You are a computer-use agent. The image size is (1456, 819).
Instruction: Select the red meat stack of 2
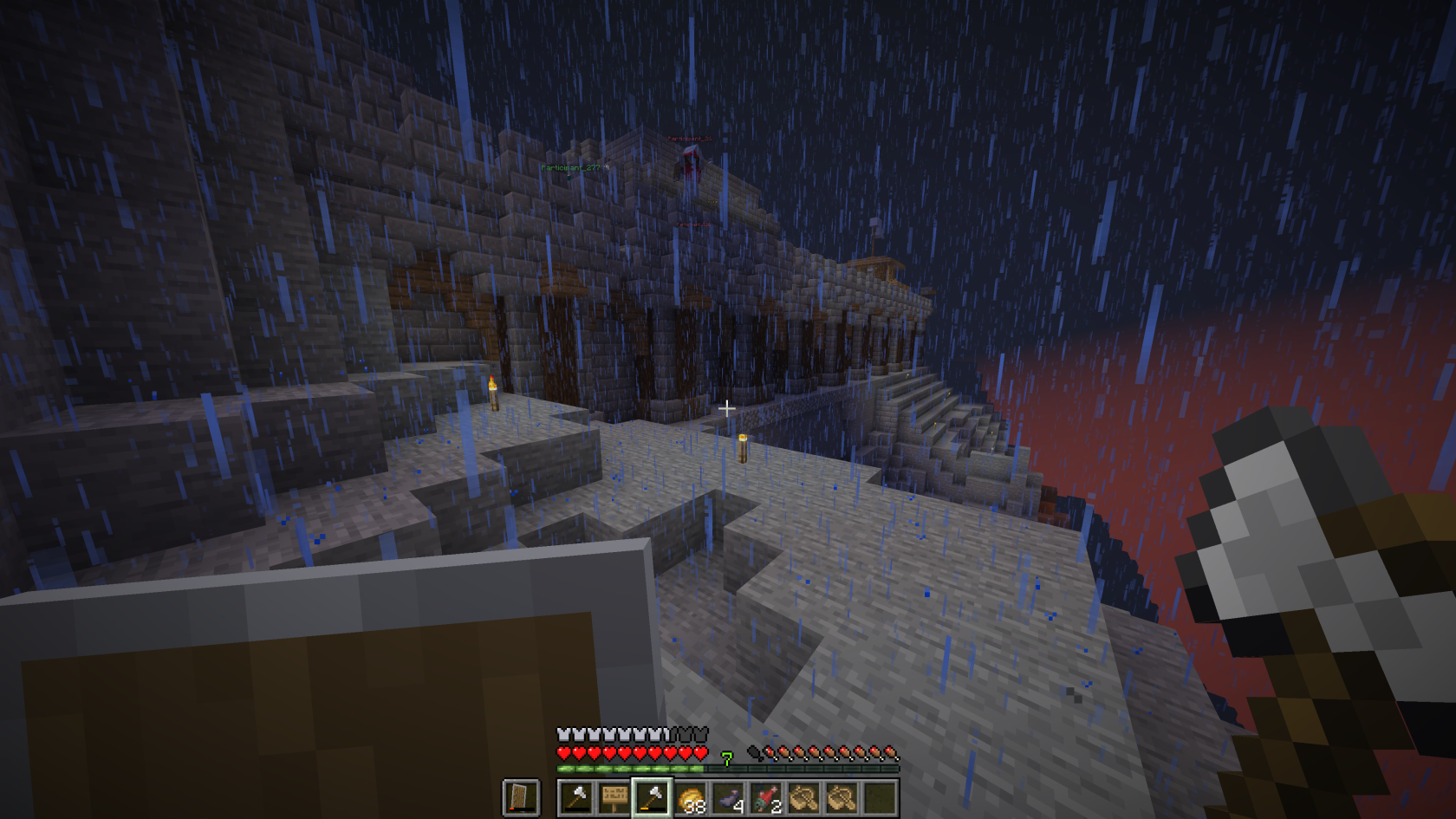tap(766, 797)
